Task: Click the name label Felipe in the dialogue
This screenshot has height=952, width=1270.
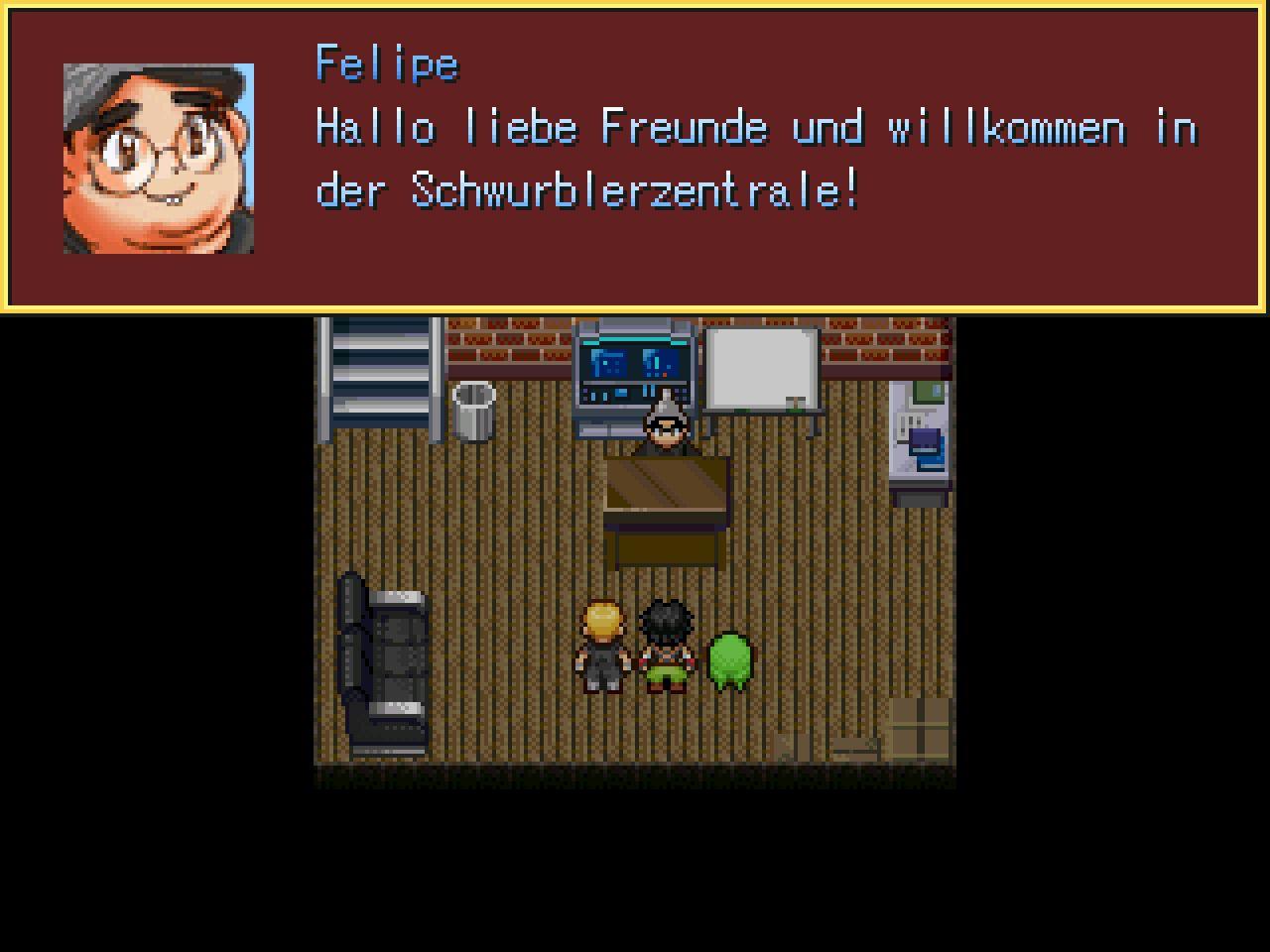Action: pyautogui.click(x=387, y=62)
